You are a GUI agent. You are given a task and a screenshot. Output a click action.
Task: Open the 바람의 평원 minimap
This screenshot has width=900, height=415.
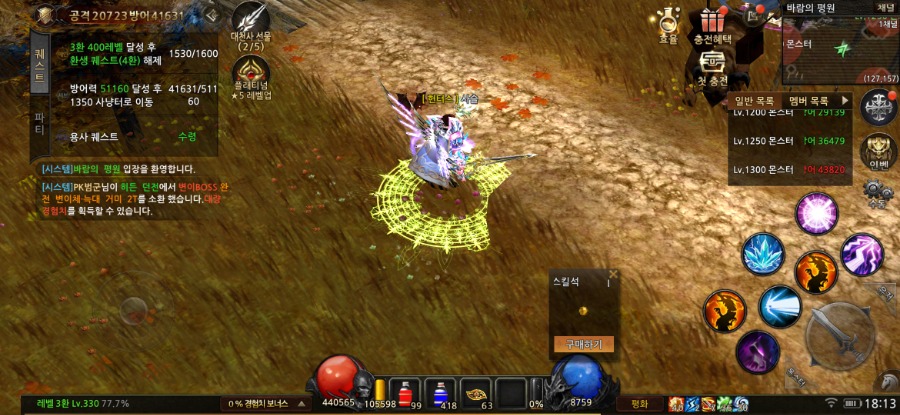point(840,46)
